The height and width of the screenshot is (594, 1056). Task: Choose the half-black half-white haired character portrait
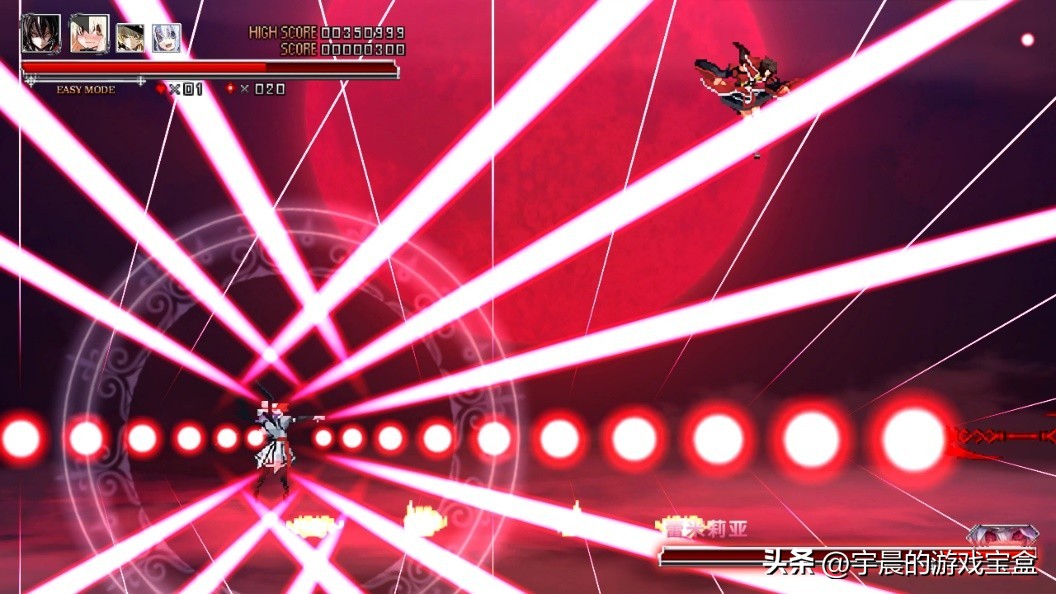[88, 34]
